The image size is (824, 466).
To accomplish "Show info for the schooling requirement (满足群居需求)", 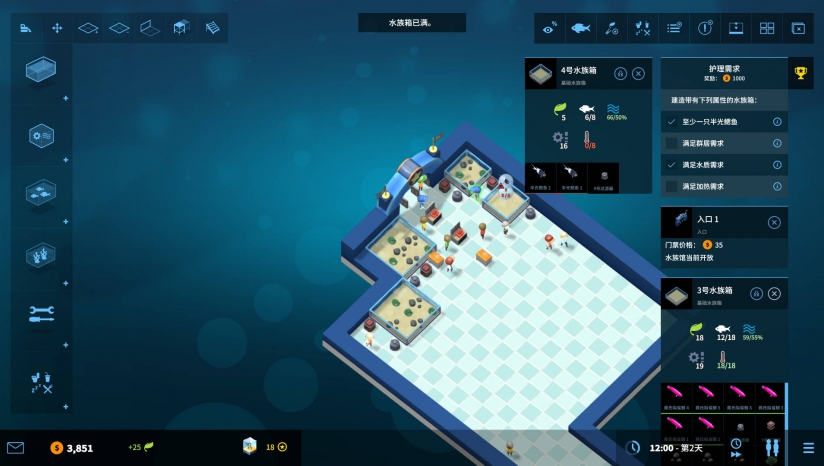I will (x=777, y=143).
